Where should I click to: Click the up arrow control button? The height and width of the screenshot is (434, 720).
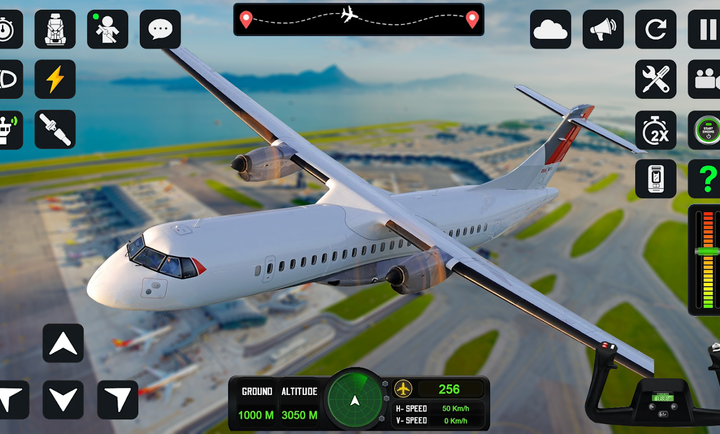pyautogui.click(x=63, y=343)
